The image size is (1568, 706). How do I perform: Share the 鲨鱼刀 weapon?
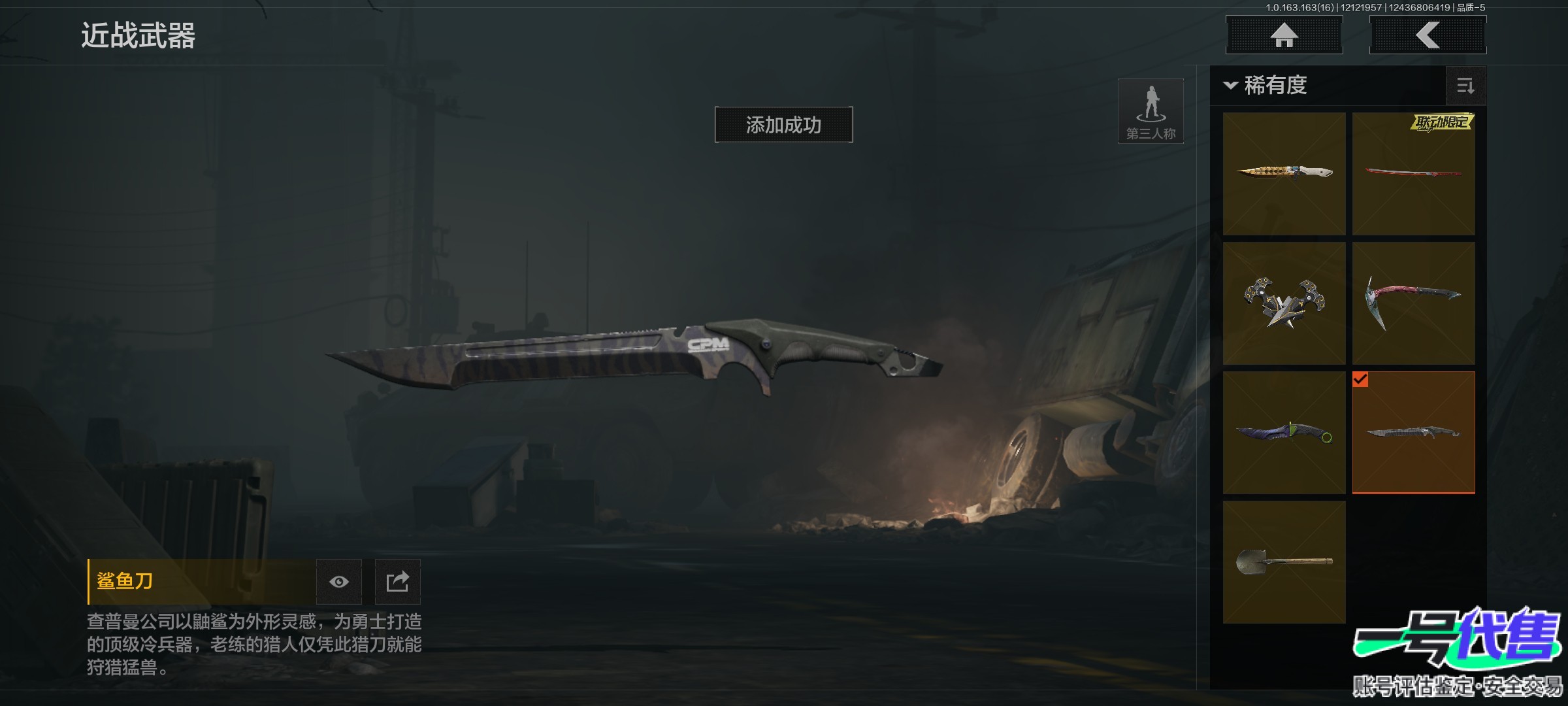[397, 582]
